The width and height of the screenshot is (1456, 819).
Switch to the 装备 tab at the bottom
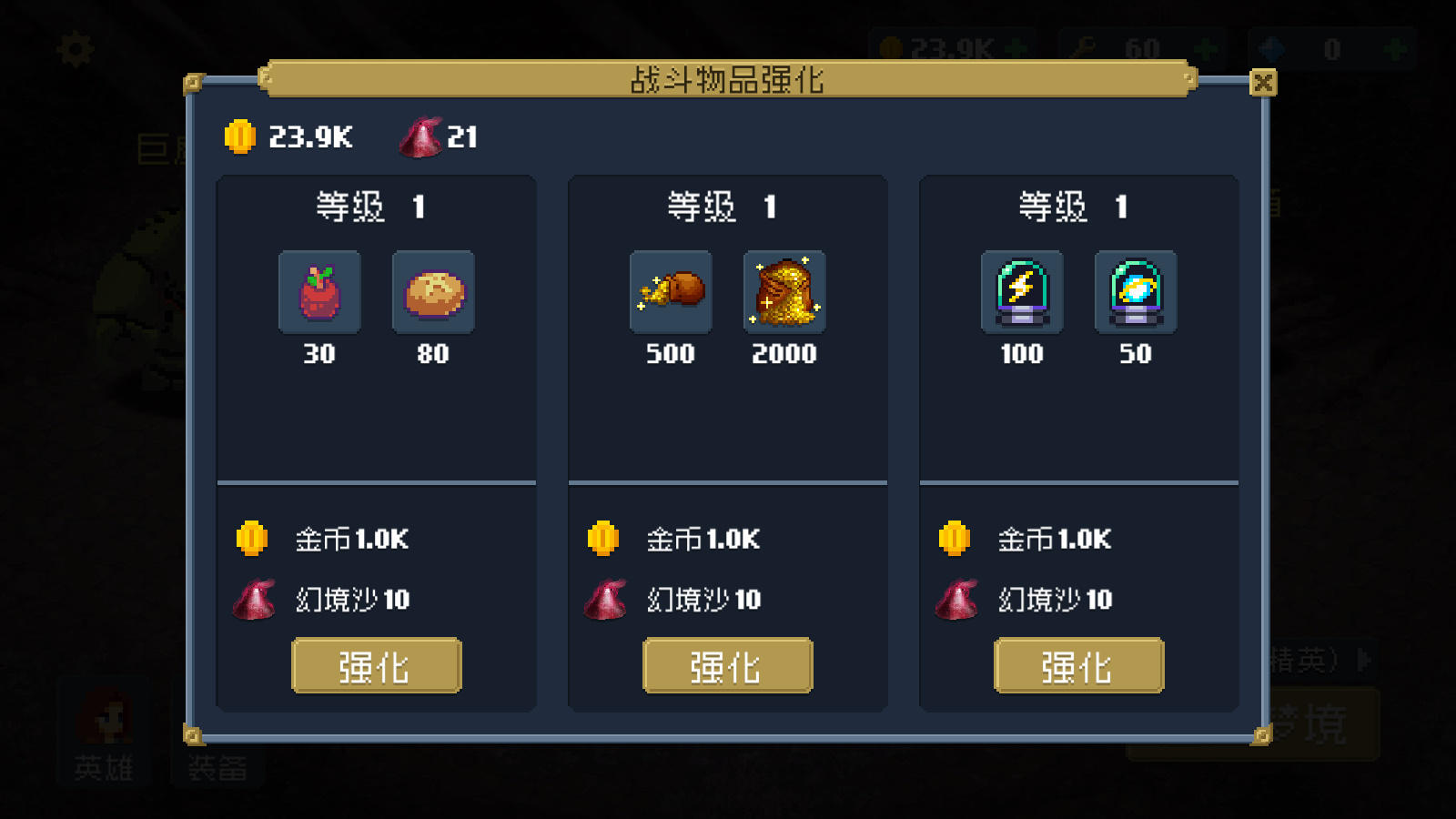tap(218, 769)
